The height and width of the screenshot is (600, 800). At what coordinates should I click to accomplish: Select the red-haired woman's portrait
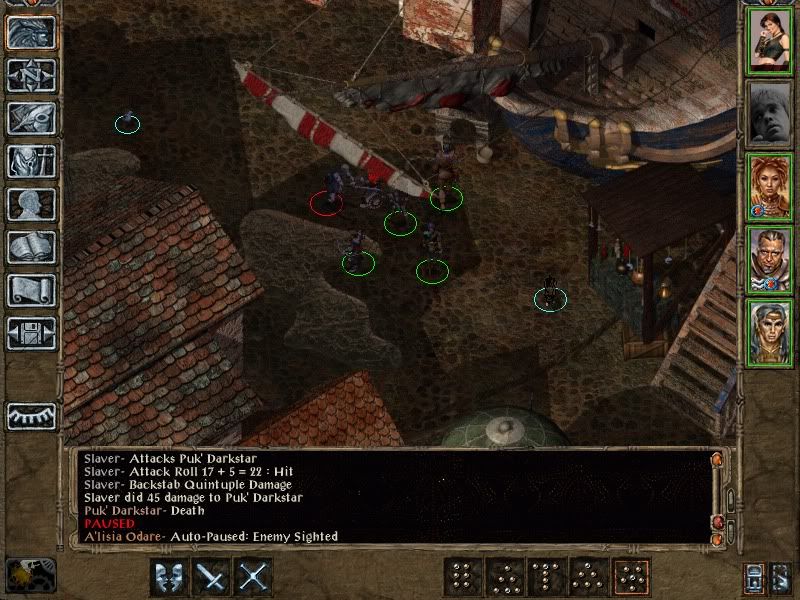[x=769, y=187]
